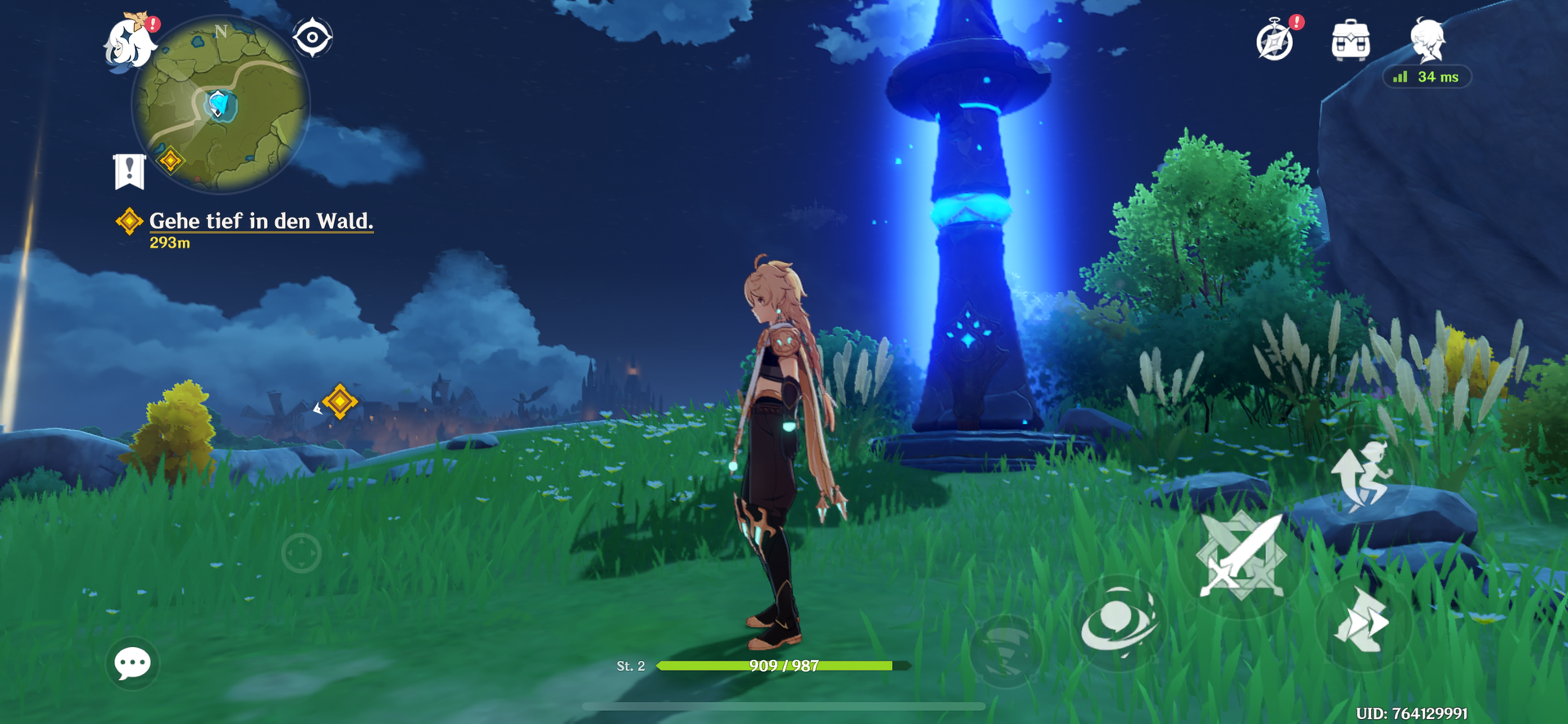The image size is (1568, 724).
Task: Select the tracked quest "Gehe tief in den Wald."
Action: (x=261, y=221)
